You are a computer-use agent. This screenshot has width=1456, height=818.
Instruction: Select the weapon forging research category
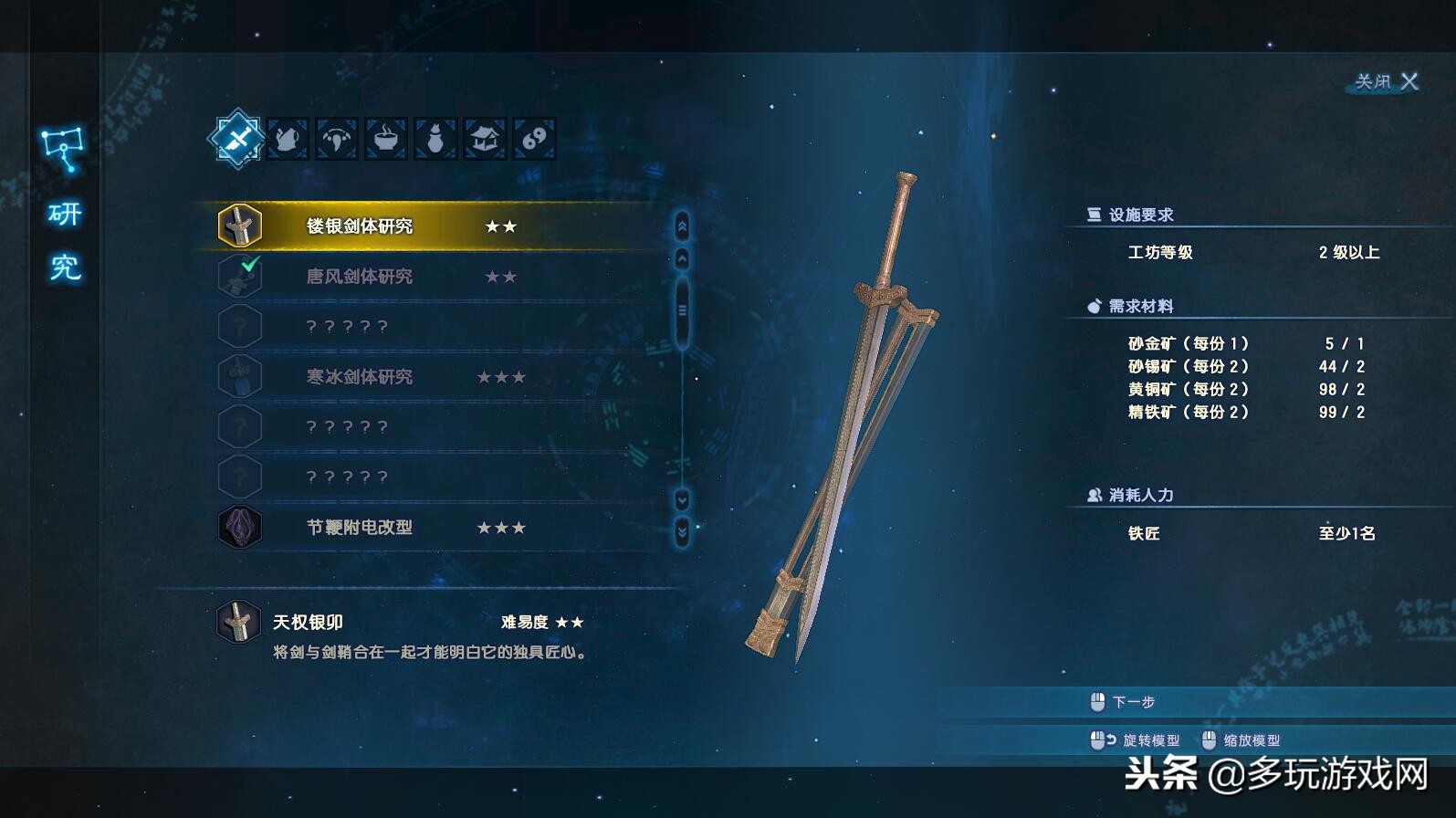pos(237,139)
